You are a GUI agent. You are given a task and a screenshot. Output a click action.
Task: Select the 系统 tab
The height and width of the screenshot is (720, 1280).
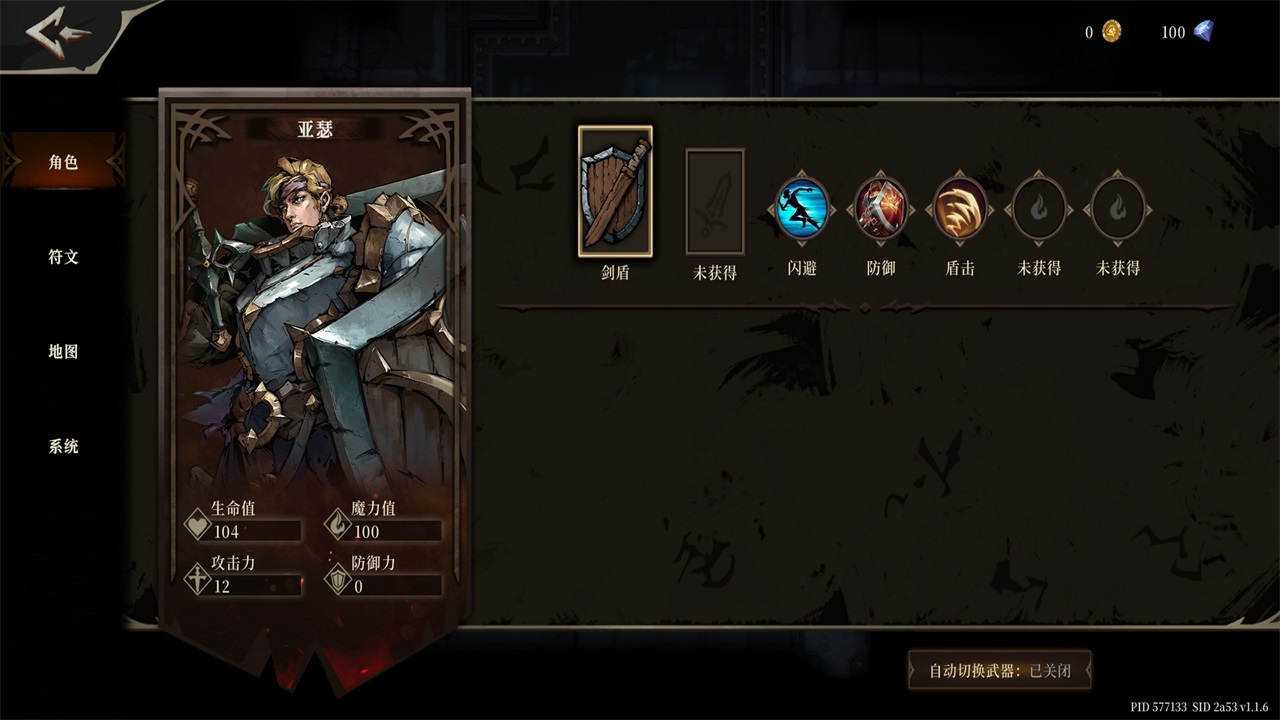coord(63,447)
